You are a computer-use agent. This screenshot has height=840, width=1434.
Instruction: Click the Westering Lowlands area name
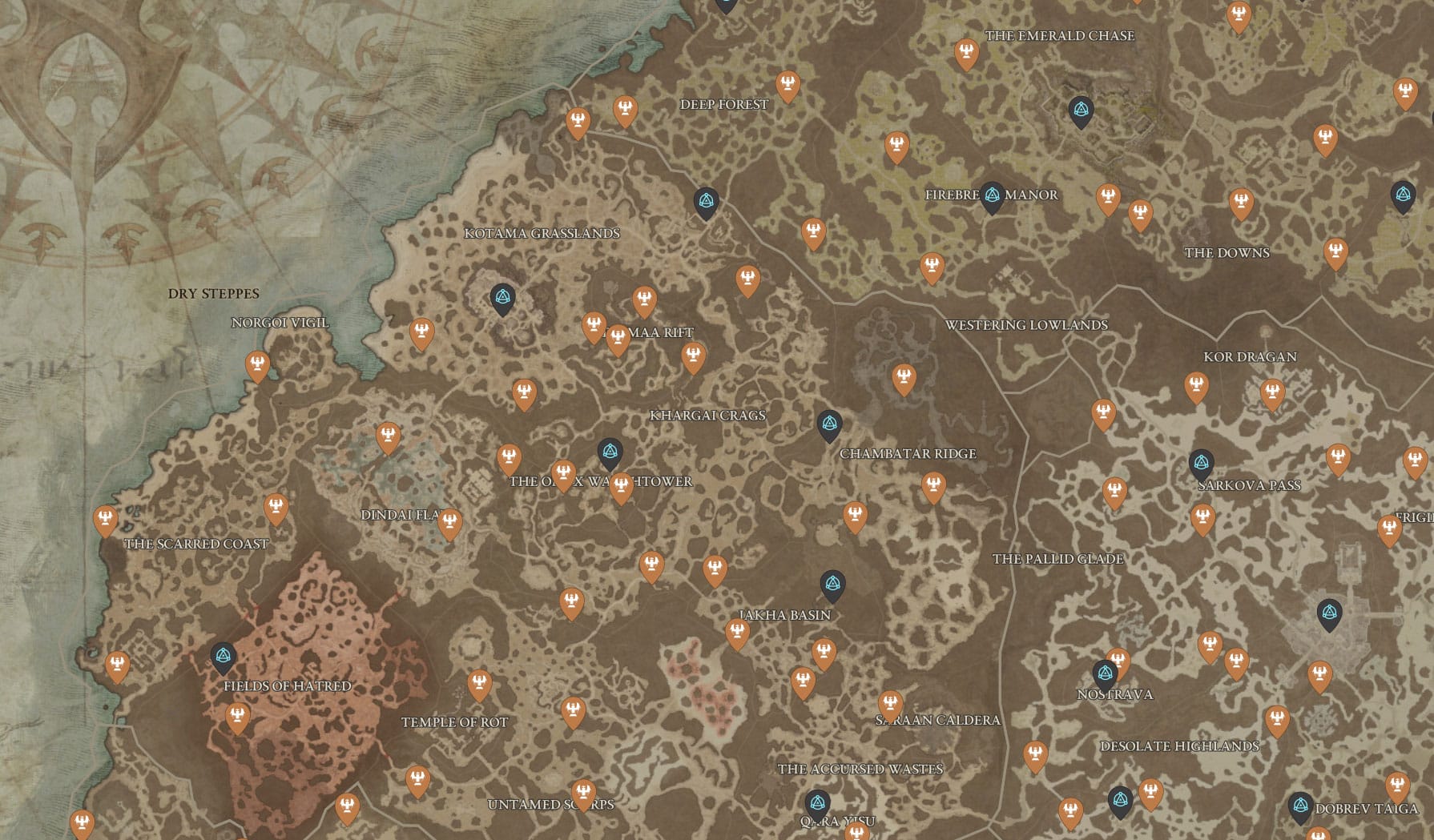coord(1028,325)
